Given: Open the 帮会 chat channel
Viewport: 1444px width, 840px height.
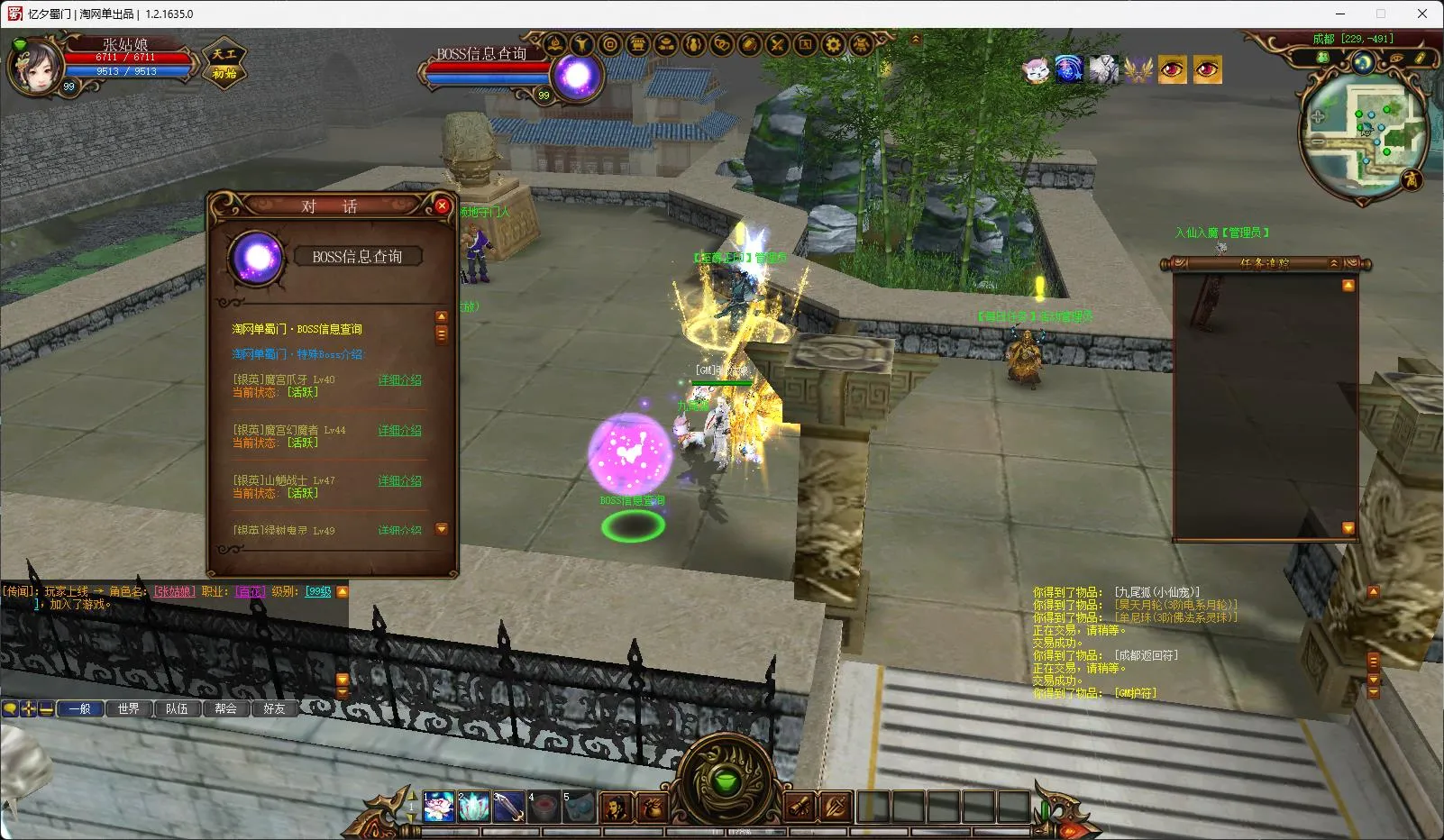Looking at the screenshot, I should pyautogui.click(x=226, y=709).
